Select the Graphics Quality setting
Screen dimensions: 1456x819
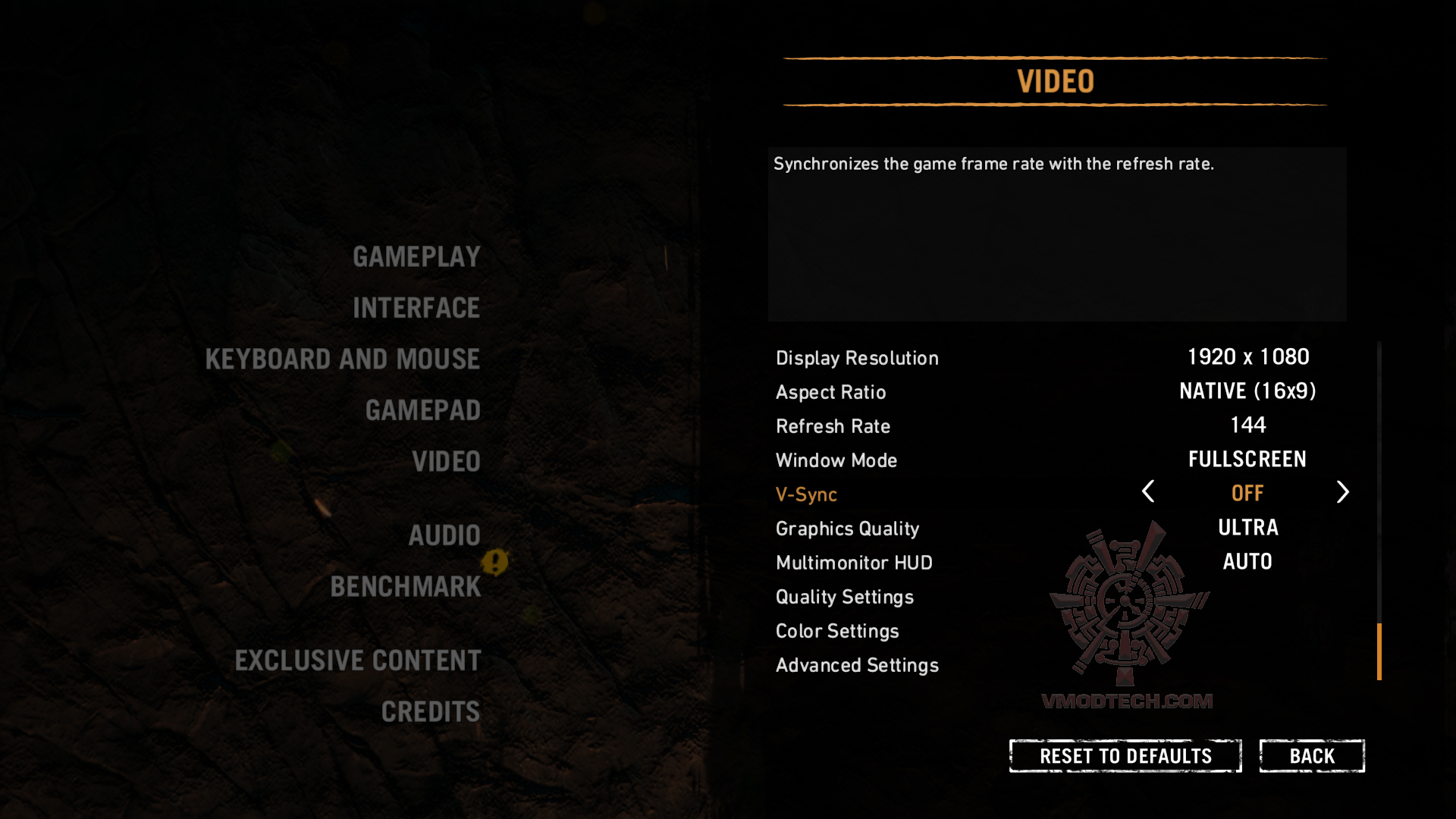click(847, 529)
